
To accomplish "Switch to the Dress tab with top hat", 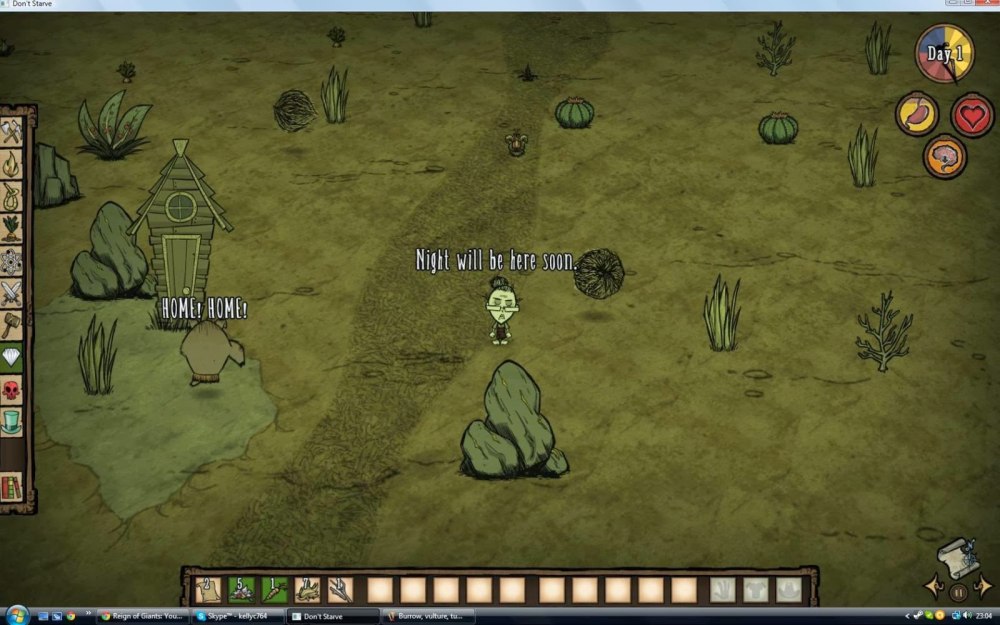I will 12,422.
